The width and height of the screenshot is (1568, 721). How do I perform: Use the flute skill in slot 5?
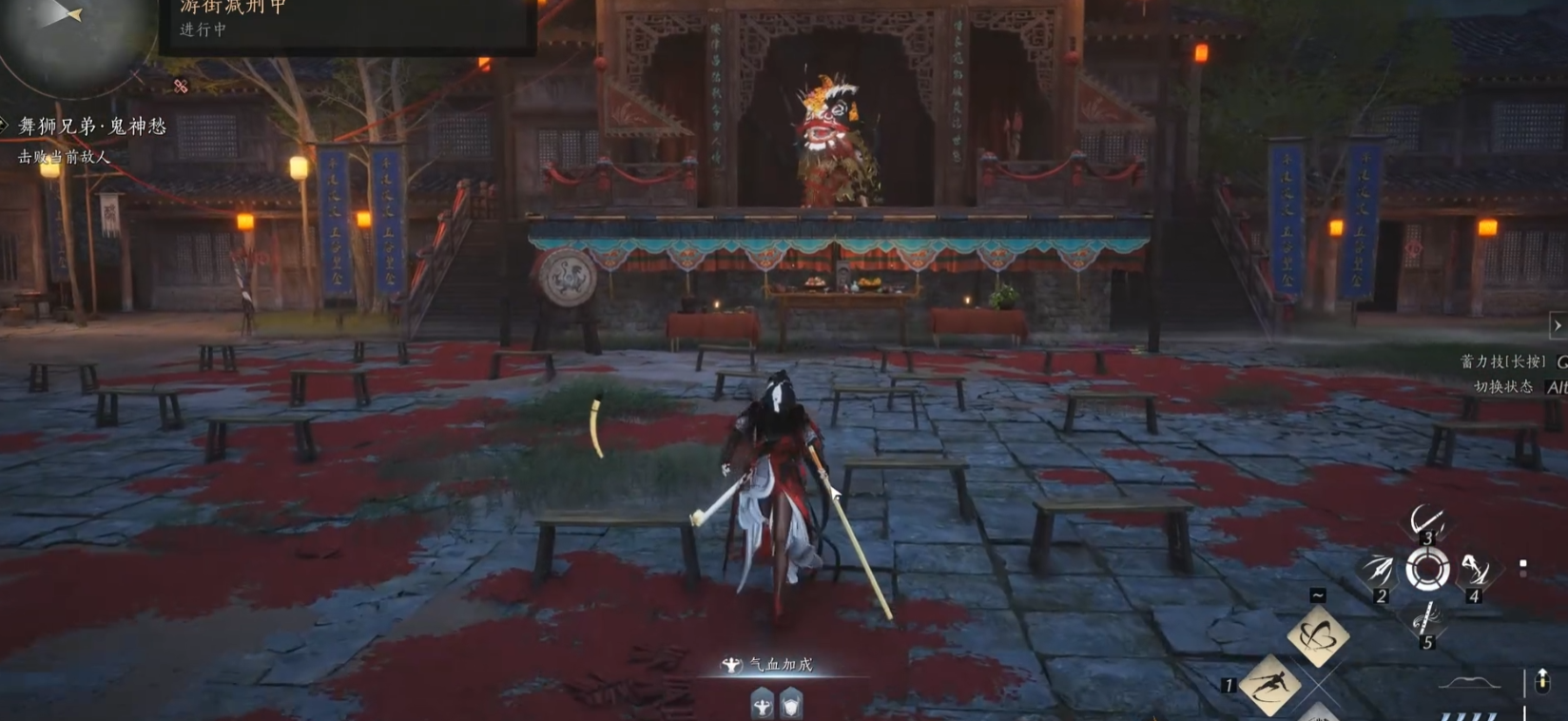(x=1424, y=619)
